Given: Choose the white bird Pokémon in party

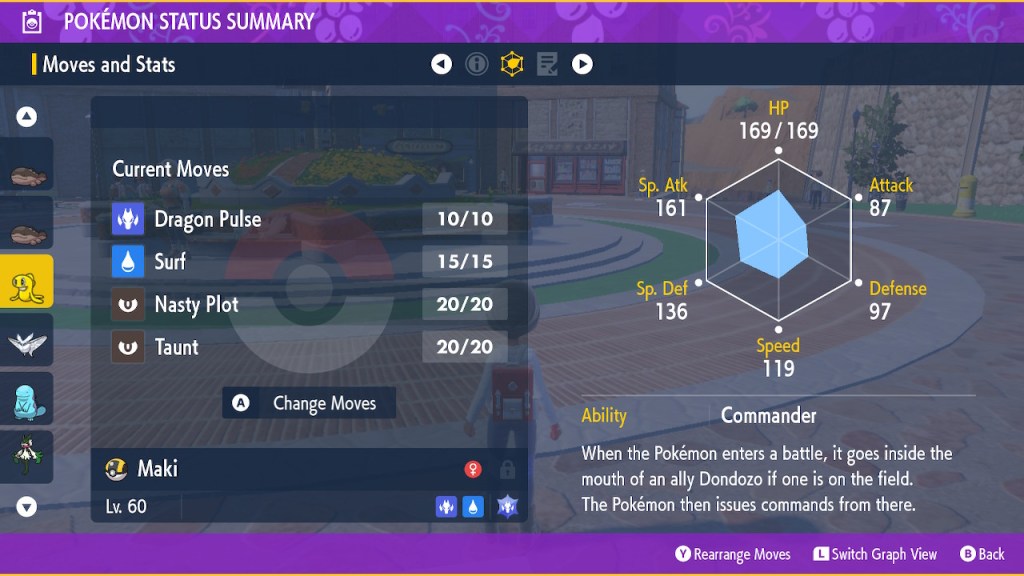Looking at the screenshot, I should click(26, 340).
